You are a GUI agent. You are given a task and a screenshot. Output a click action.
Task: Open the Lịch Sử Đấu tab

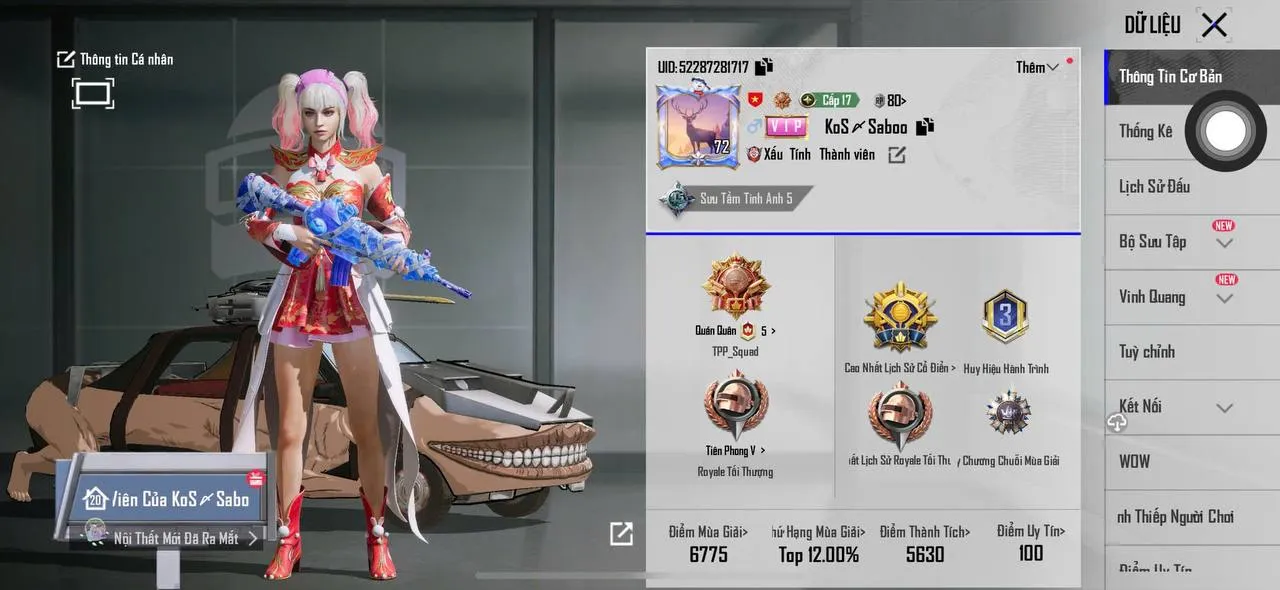coord(1154,187)
